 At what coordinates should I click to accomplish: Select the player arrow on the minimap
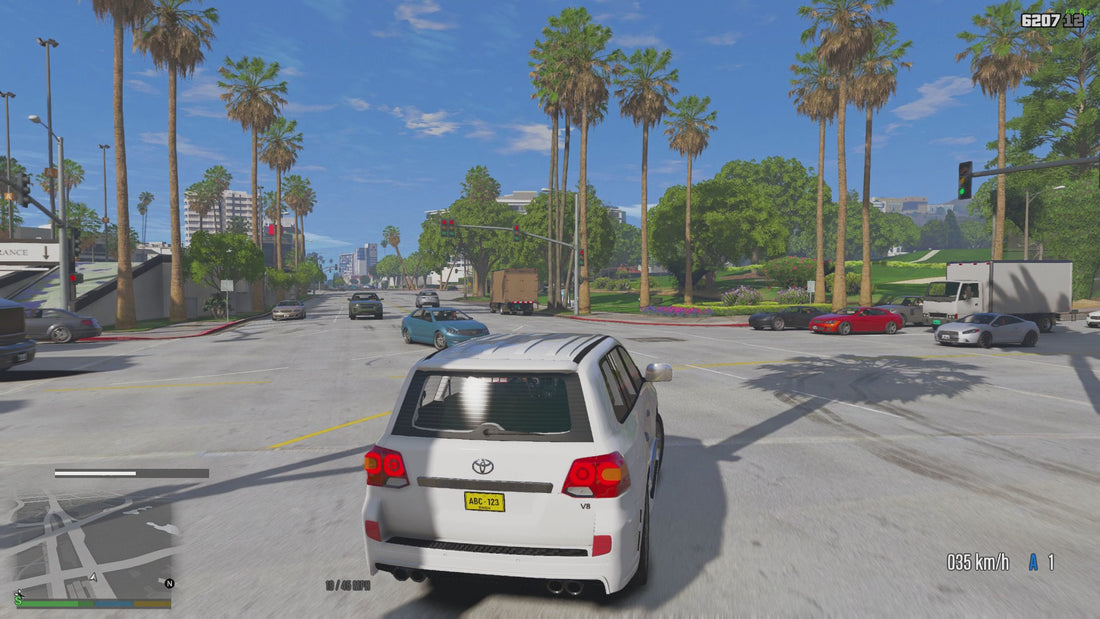[94, 576]
